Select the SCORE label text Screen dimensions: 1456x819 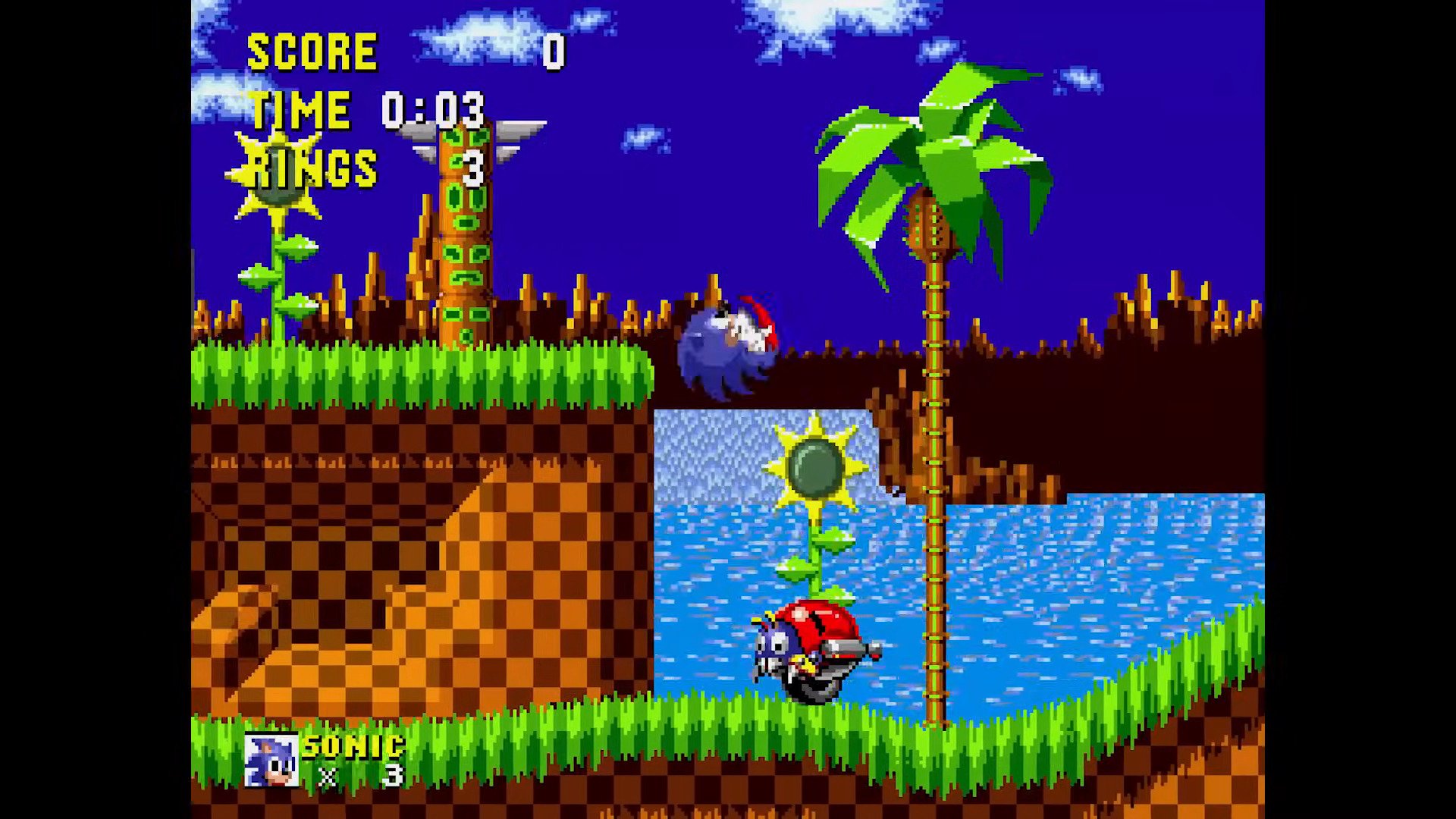[x=315, y=52]
